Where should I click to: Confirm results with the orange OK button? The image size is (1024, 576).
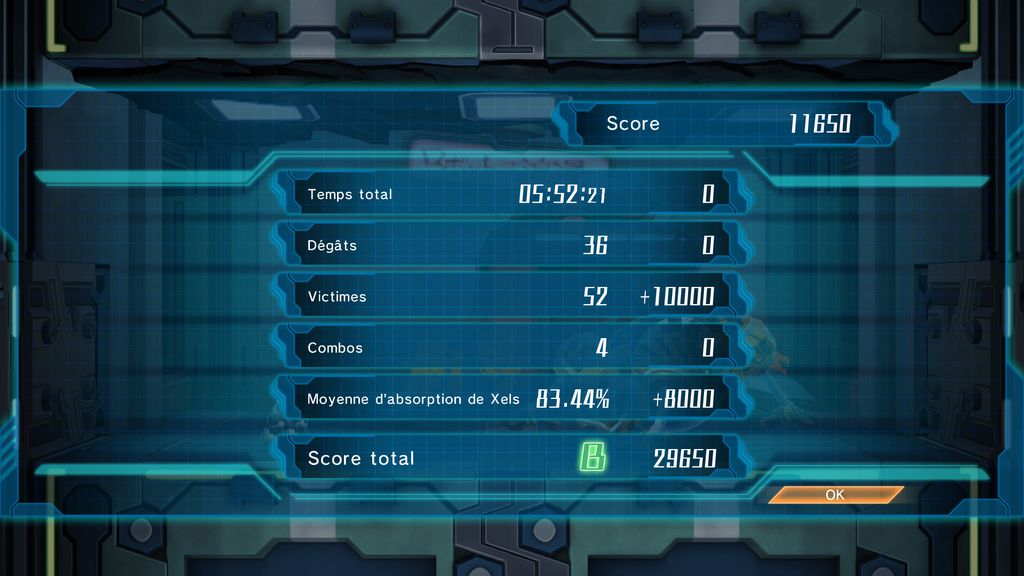click(835, 494)
